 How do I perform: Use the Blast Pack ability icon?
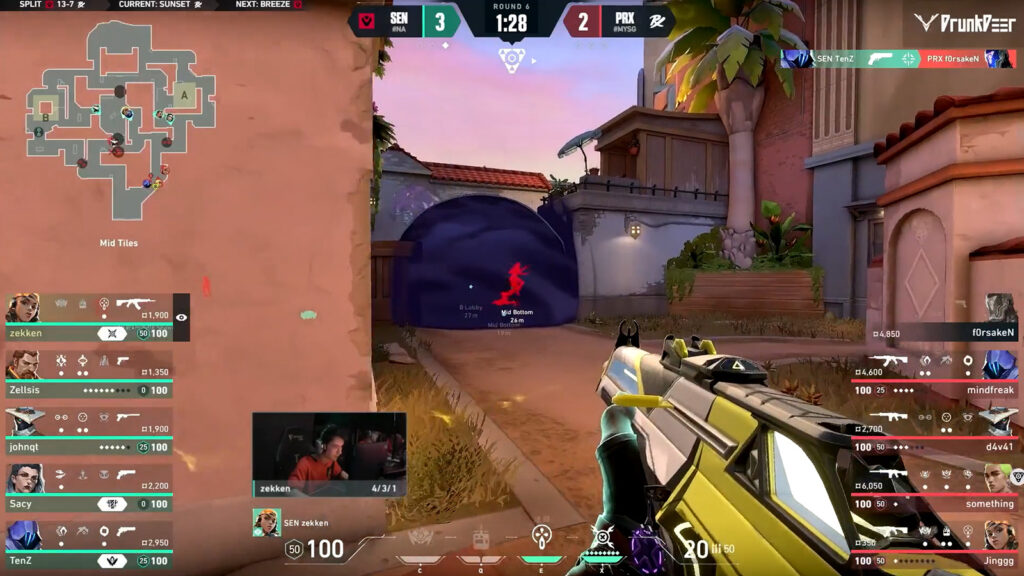pos(480,541)
